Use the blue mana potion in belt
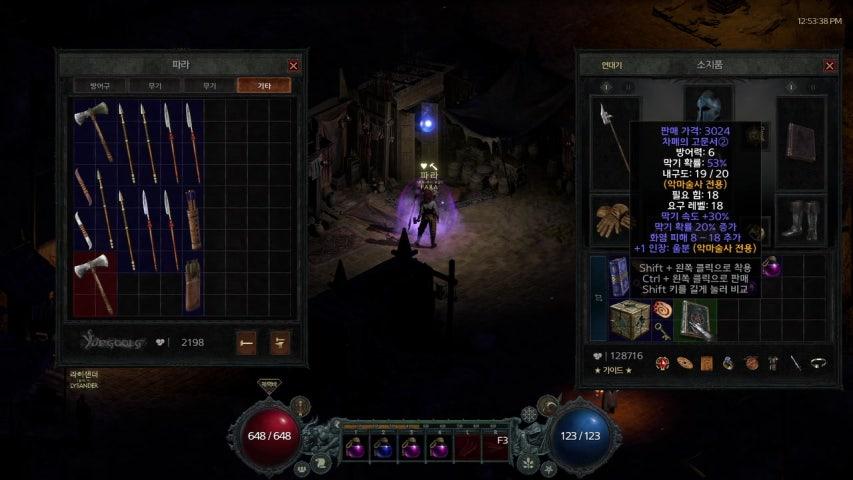The width and height of the screenshot is (853, 480). [x=383, y=448]
